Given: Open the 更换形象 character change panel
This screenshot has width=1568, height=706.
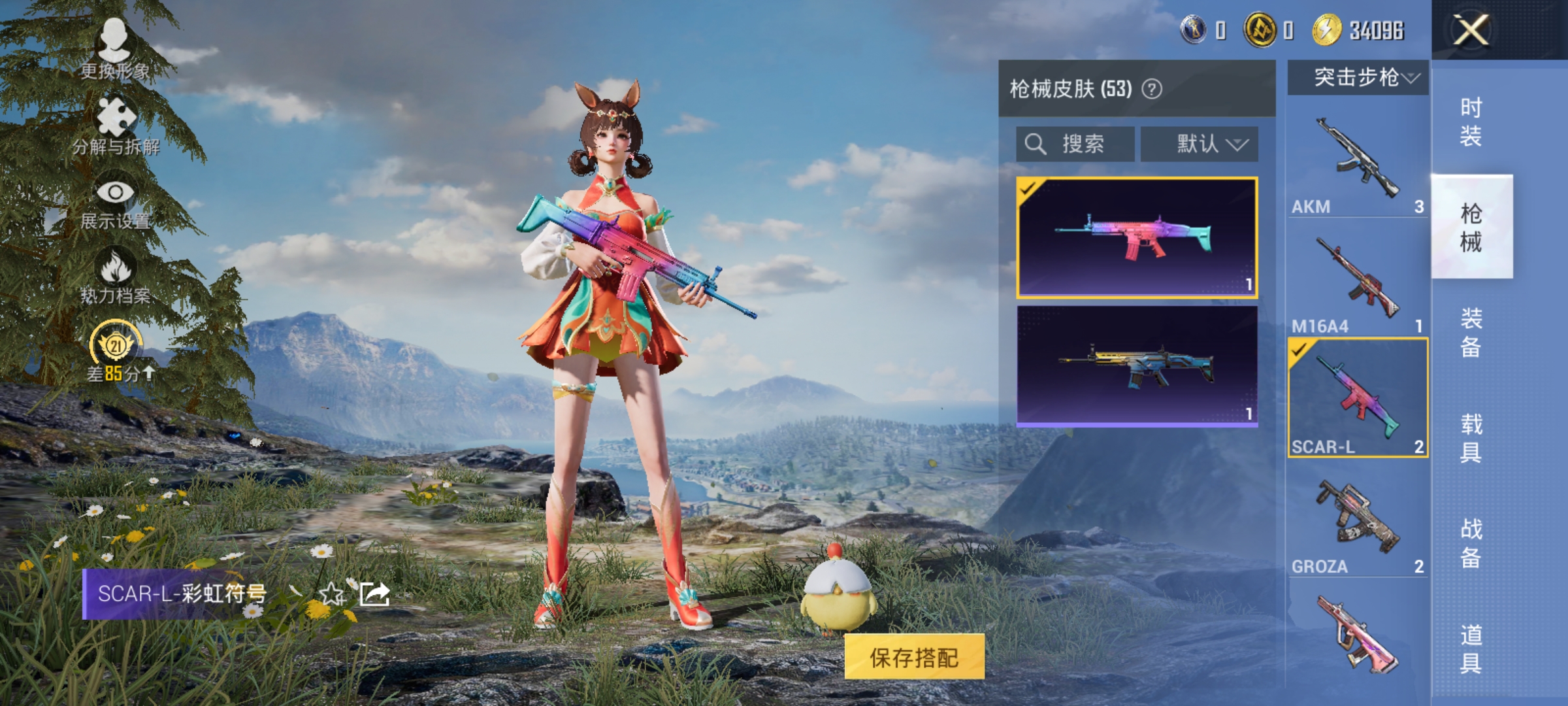Looking at the screenshot, I should click(x=114, y=49).
